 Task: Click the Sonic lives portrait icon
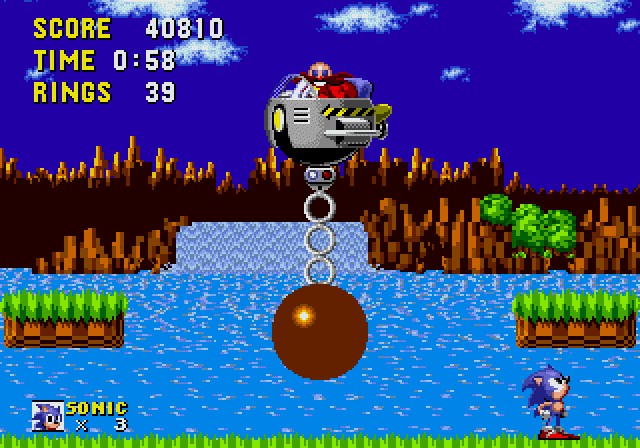tap(47, 416)
